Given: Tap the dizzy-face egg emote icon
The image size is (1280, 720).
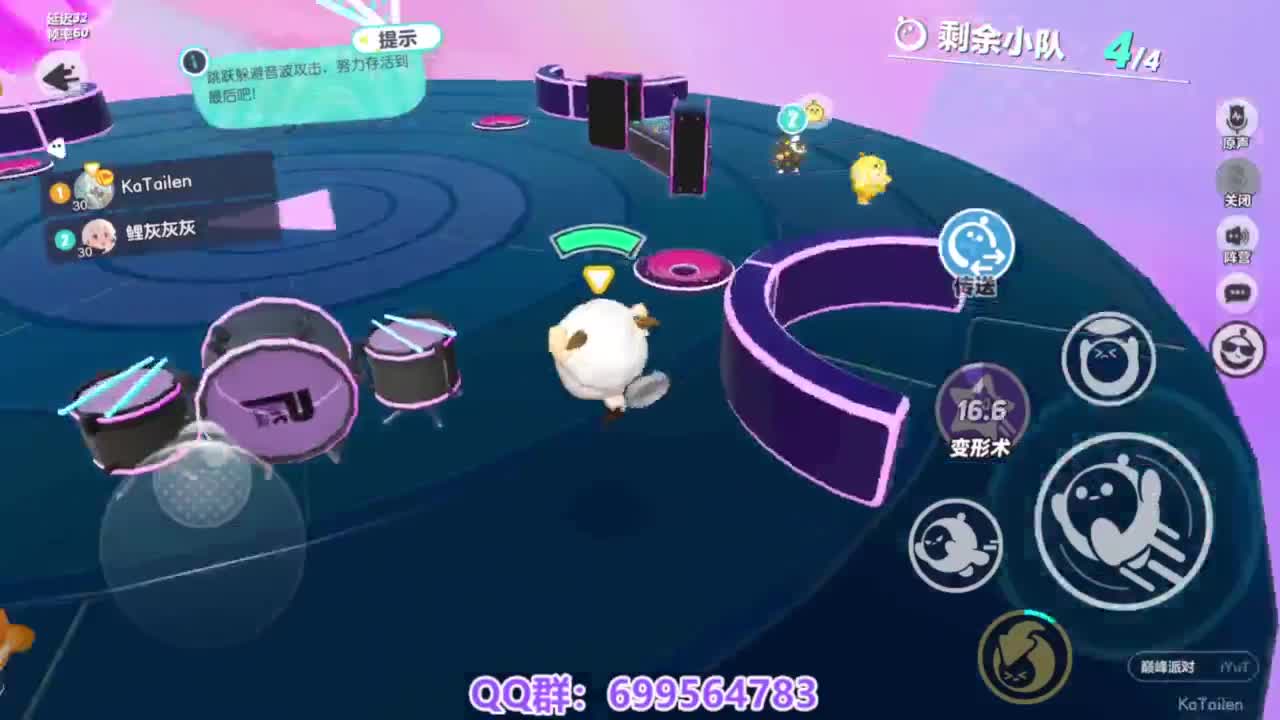Looking at the screenshot, I should coord(1108,359).
